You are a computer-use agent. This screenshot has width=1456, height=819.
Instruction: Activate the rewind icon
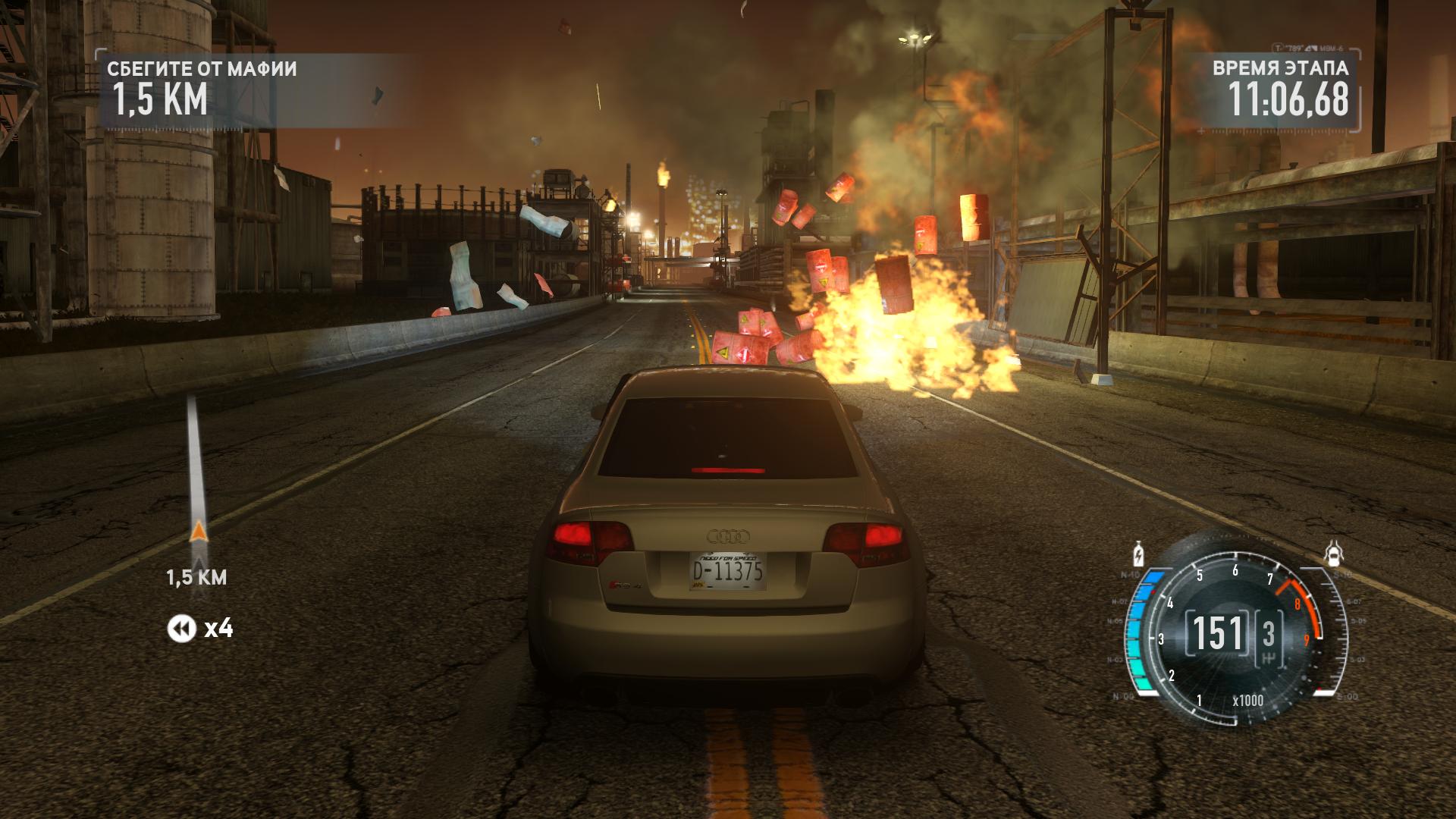pos(181,628)
